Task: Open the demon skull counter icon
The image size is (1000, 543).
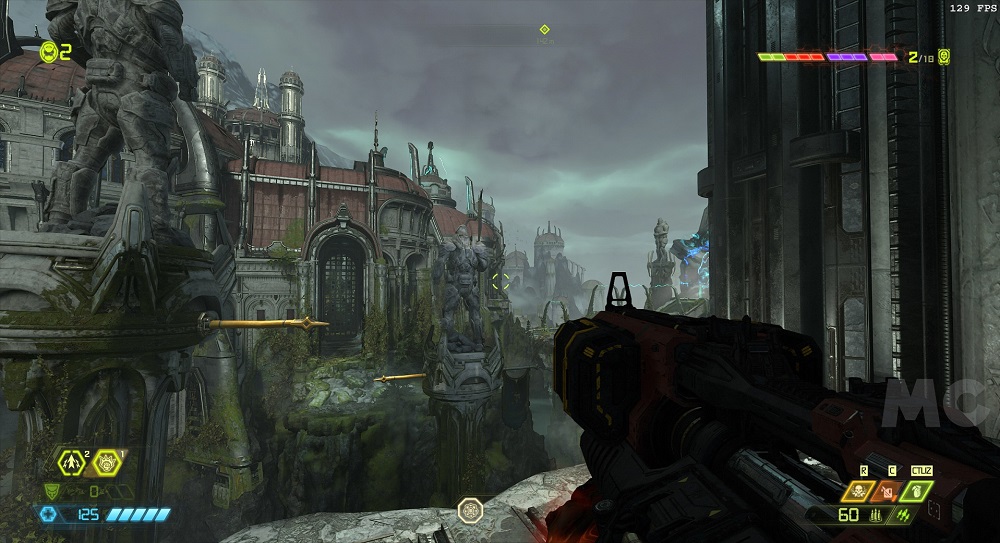Action: (x=943, y=57)
